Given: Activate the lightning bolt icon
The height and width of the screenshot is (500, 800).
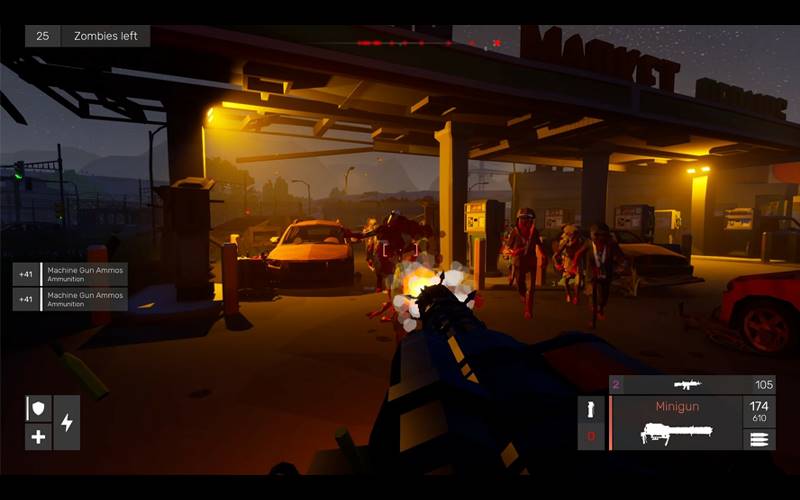Looking at the screenshot, I should [67, 423].
